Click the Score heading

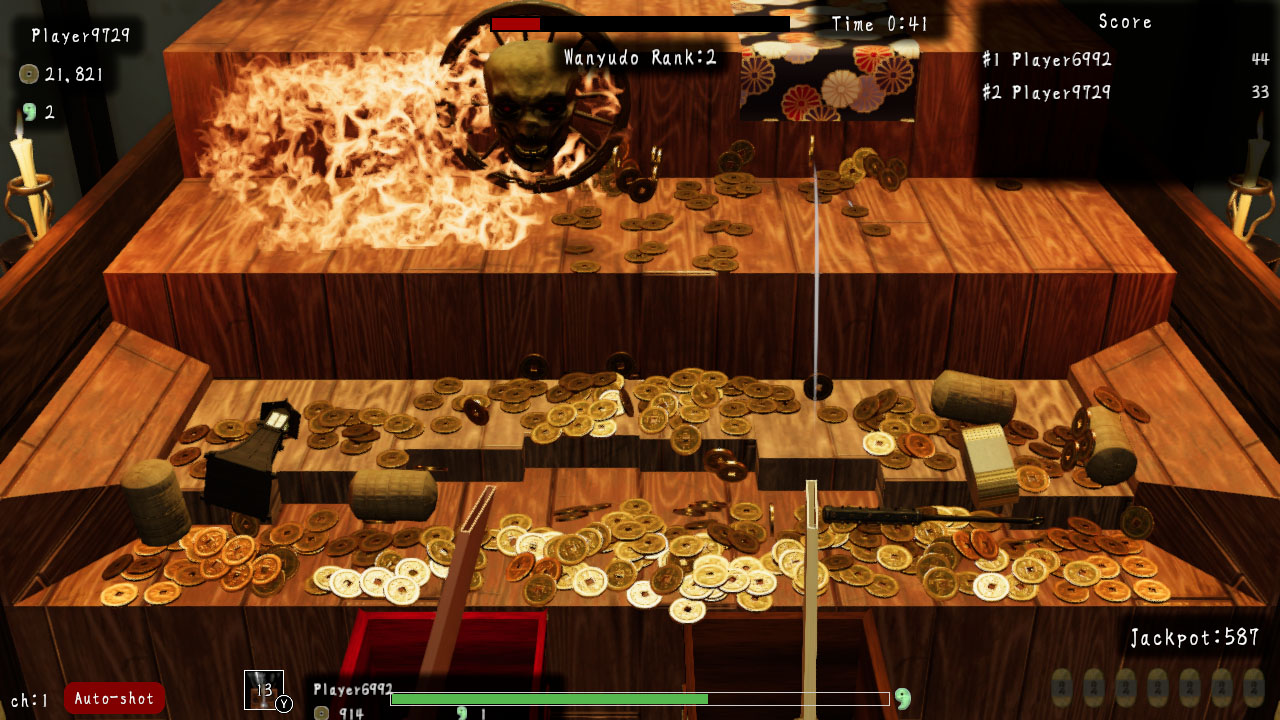click(x=1123, y=21)
